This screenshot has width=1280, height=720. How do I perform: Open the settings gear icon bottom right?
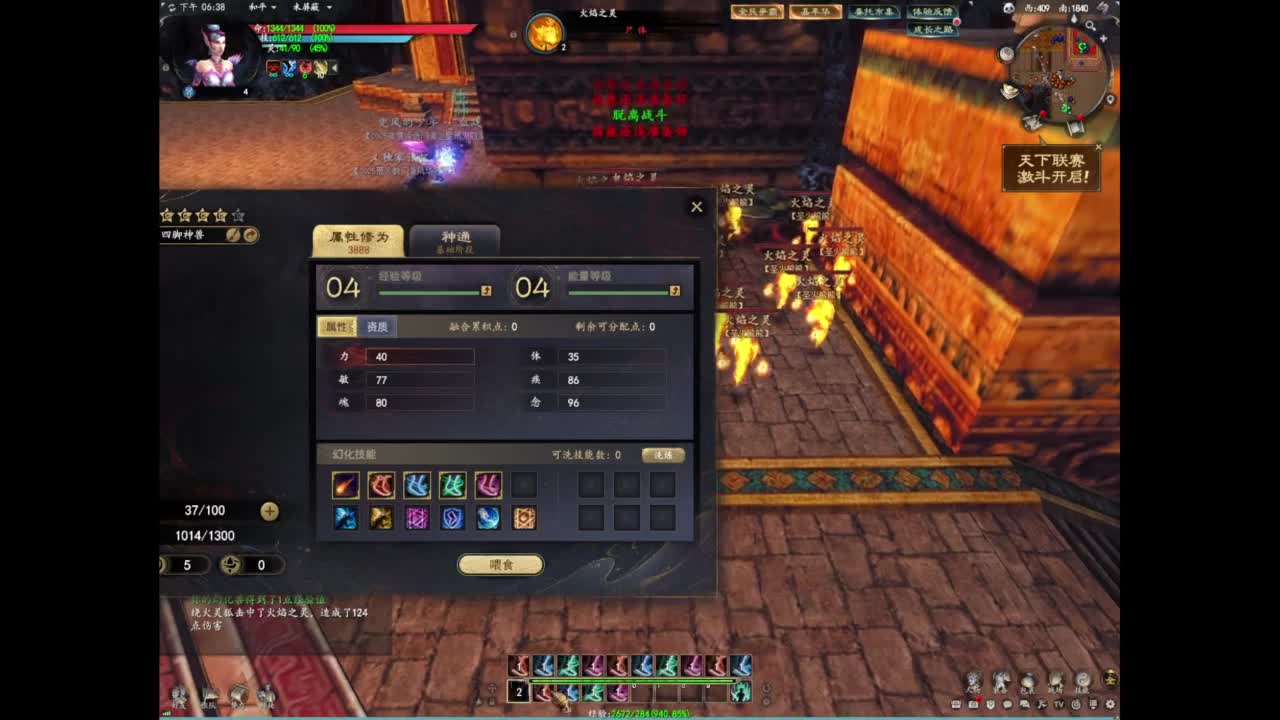point(1110,705)
